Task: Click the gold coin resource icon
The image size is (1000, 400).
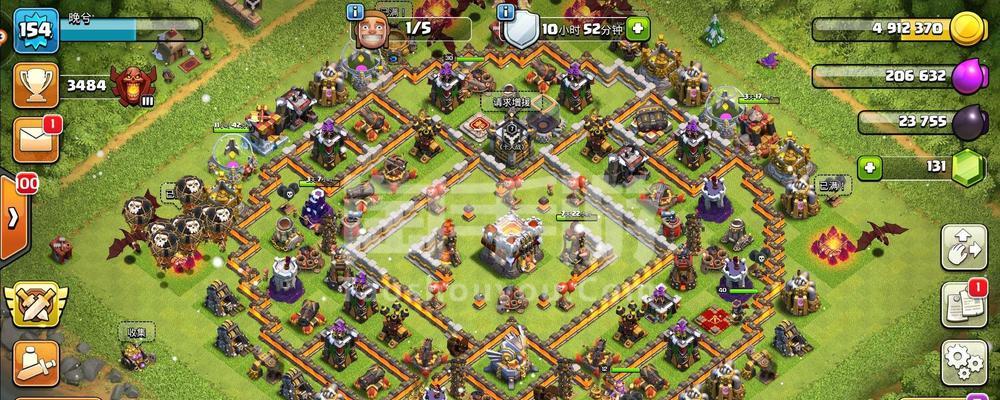Action: [967, 29]
